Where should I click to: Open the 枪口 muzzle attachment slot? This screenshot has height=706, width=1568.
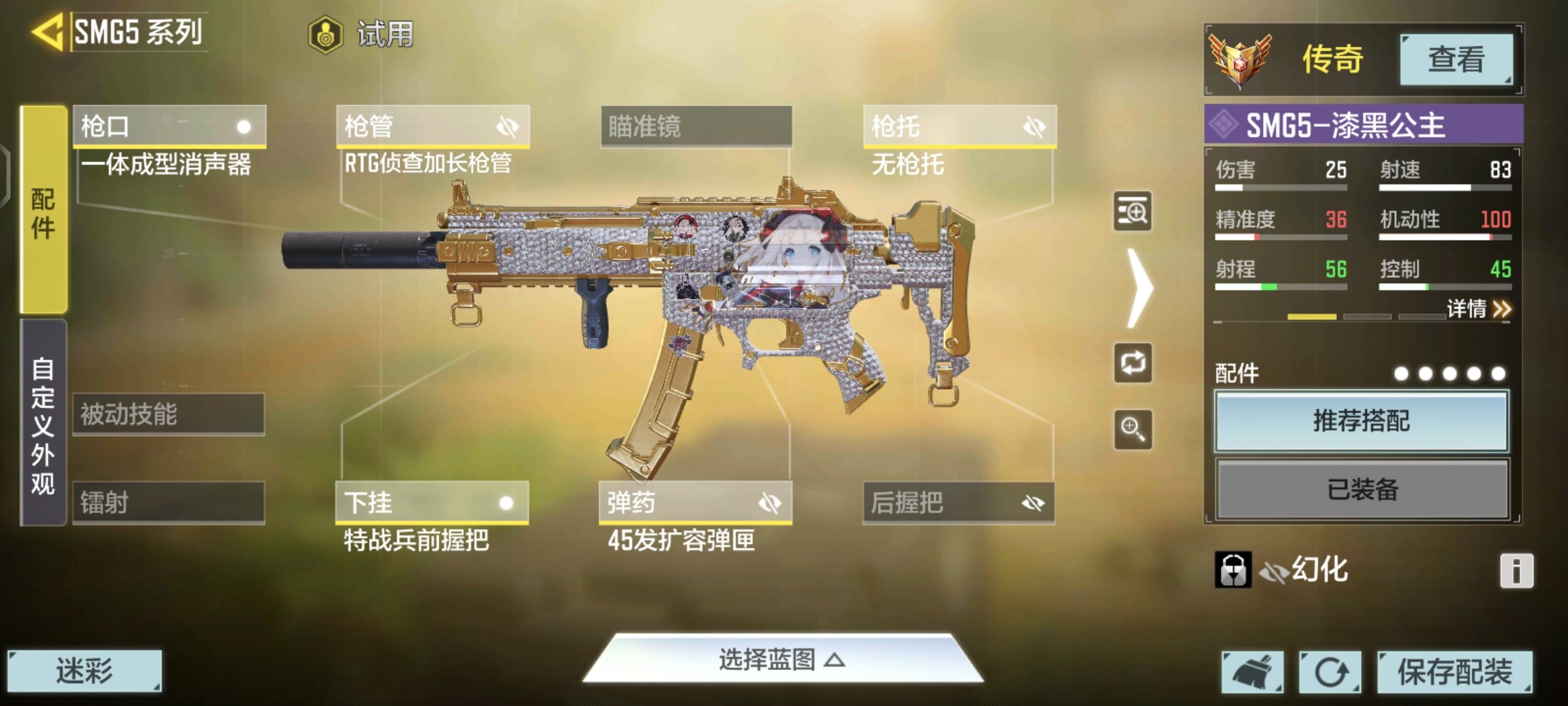[x=169, y=126]
